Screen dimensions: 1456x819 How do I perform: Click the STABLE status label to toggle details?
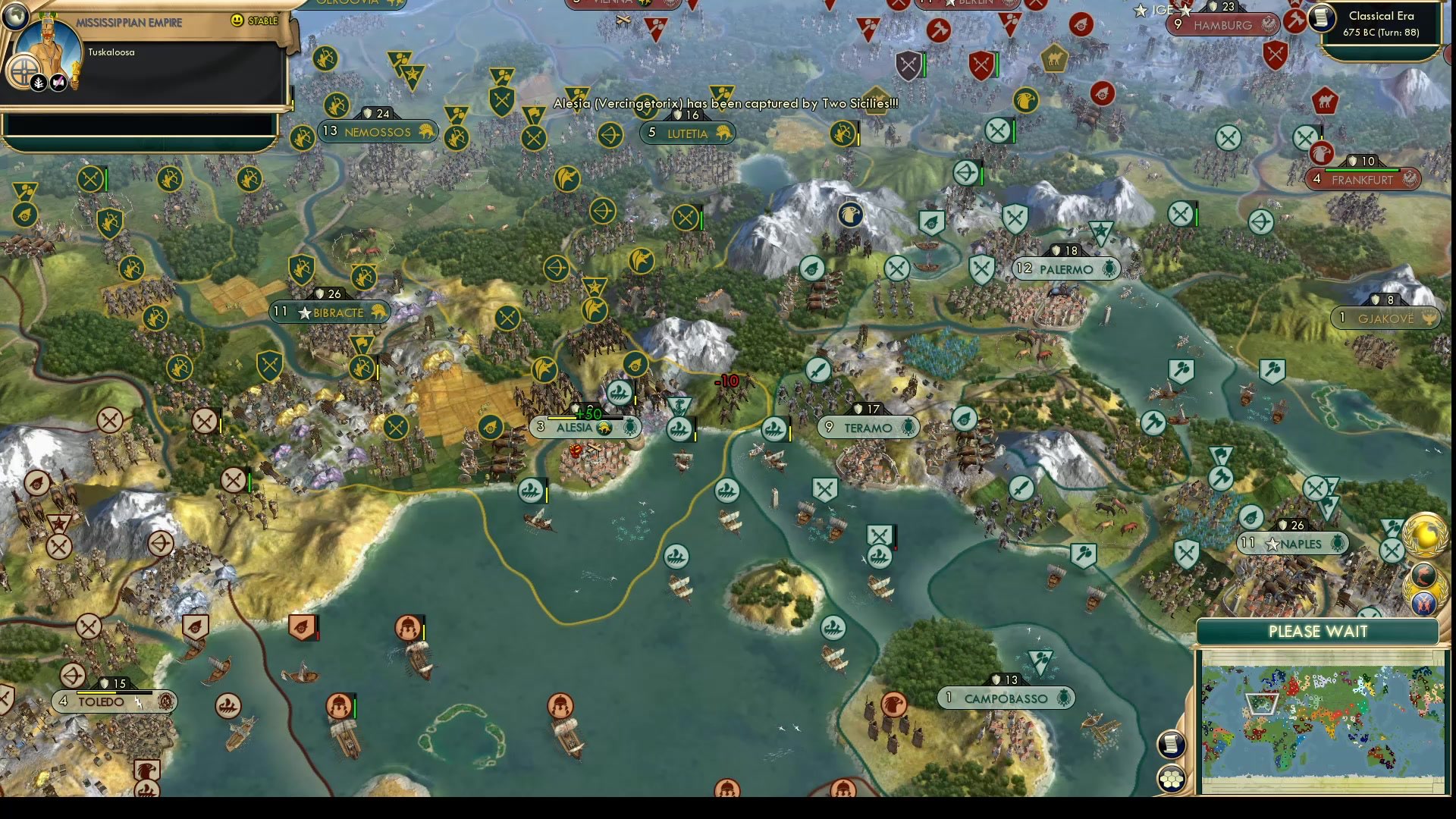point(264,20)
